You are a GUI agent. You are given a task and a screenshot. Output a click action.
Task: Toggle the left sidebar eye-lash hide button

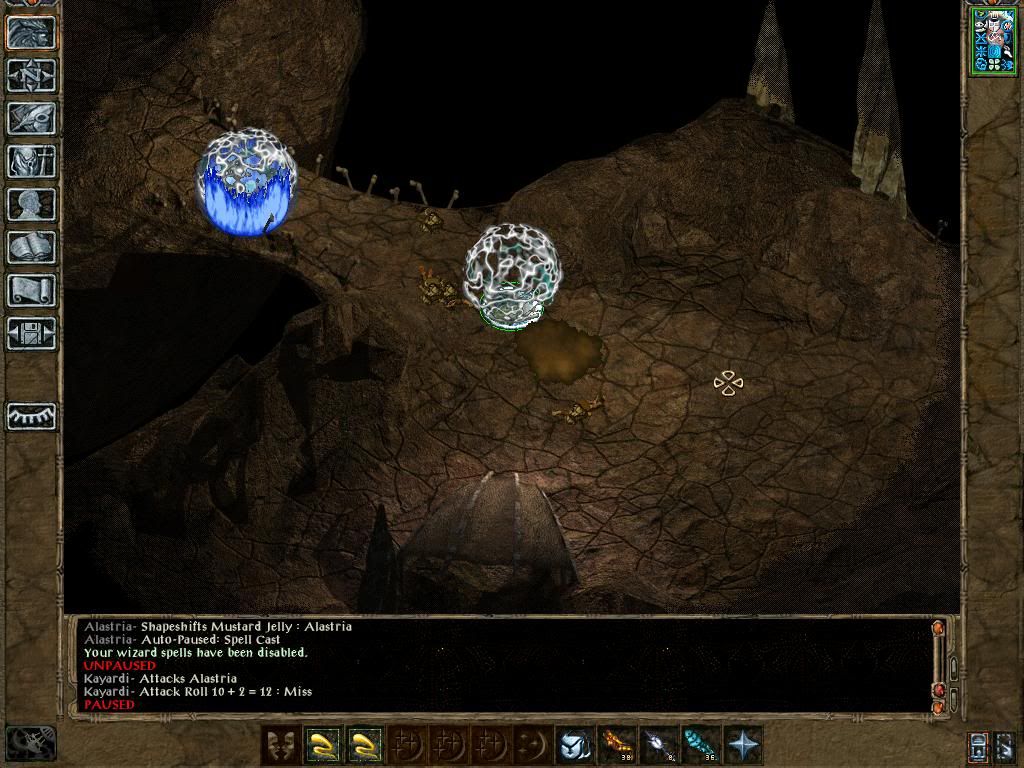click(x=31, y=416)
